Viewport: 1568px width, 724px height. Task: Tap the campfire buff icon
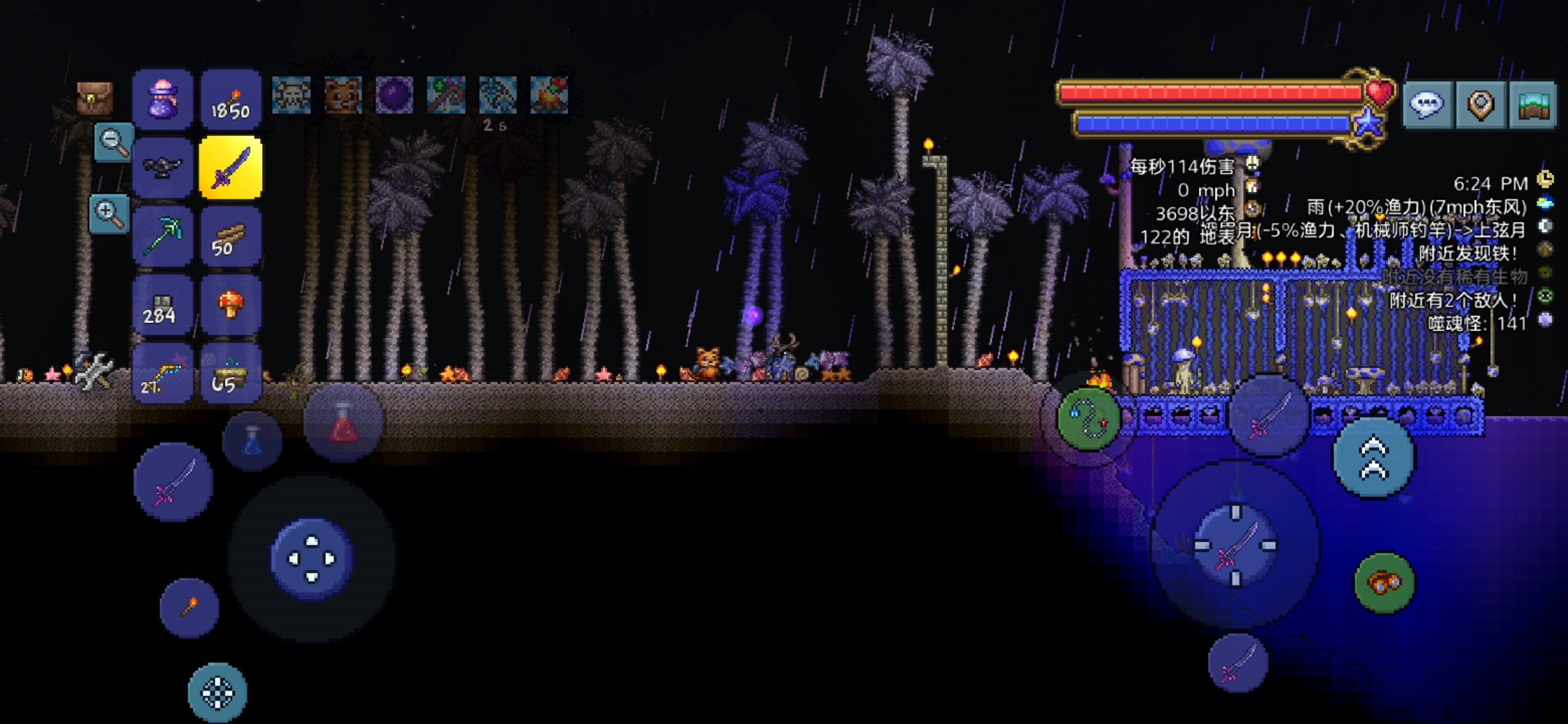coord(549,95)
